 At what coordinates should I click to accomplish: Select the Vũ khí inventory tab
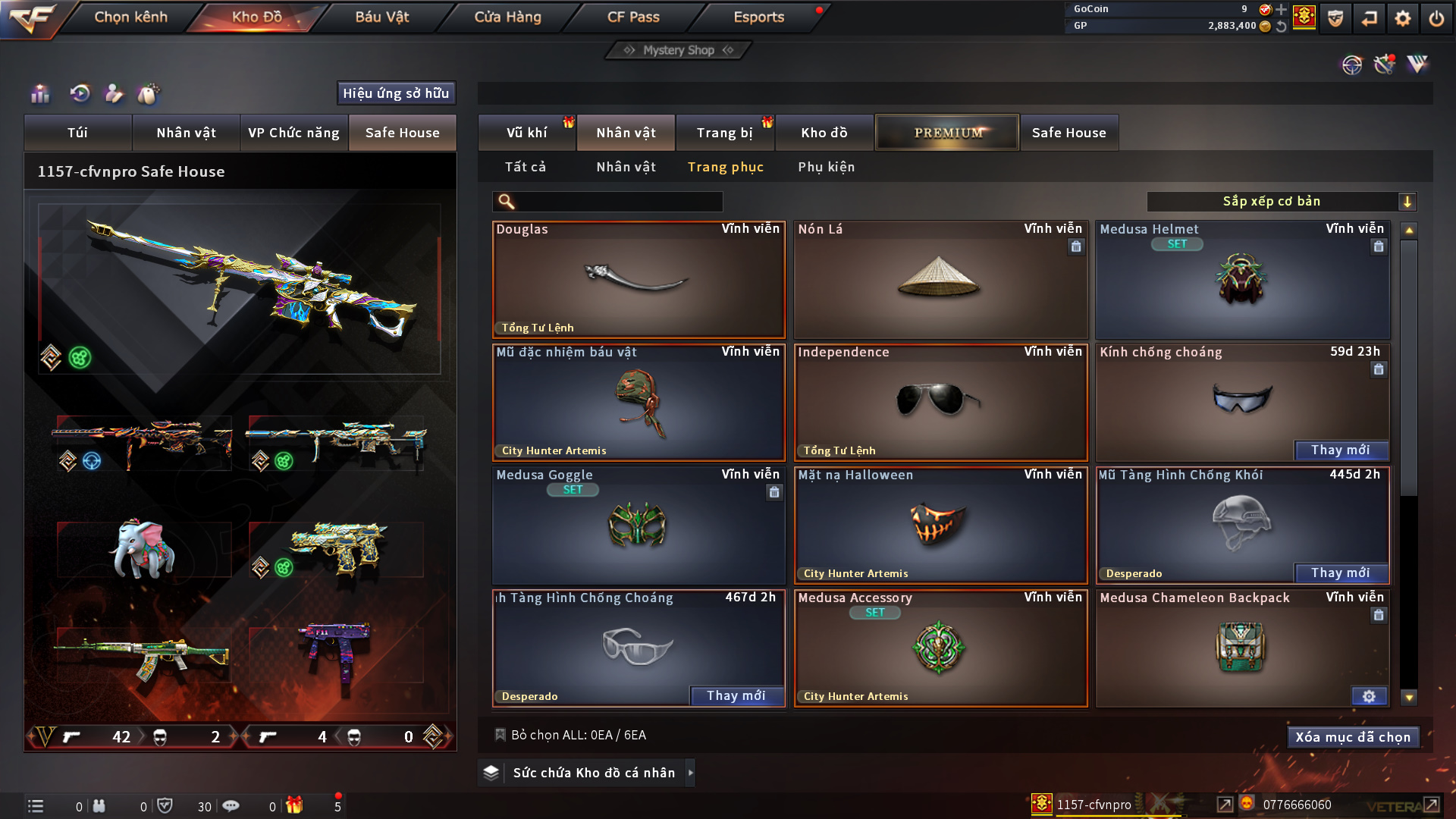[526, 133]
